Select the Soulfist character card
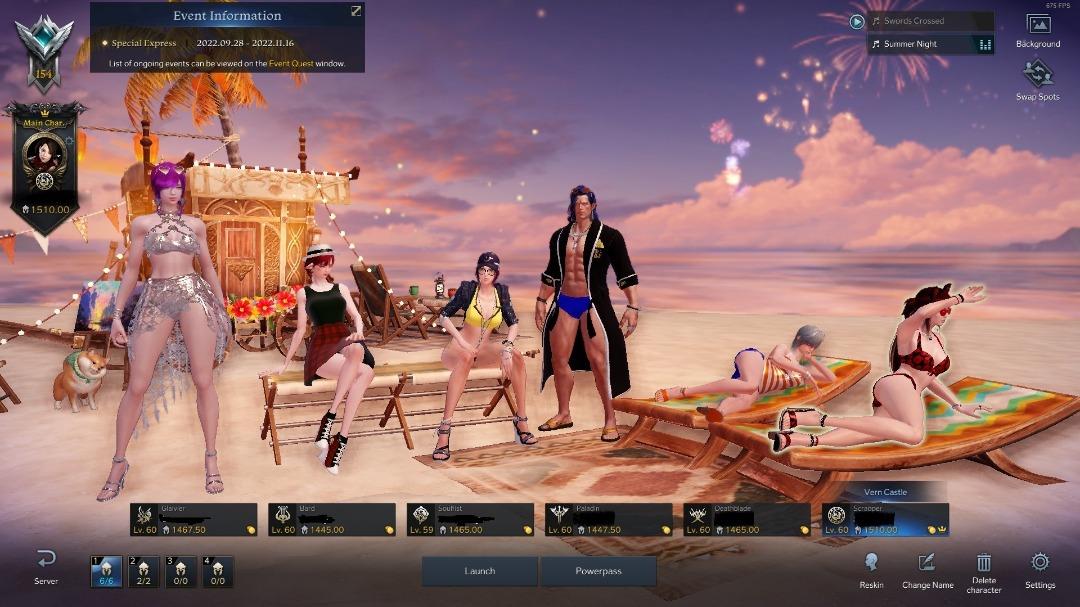The height and width of the screenshot is (607, 1080). (x=470, y=520)
